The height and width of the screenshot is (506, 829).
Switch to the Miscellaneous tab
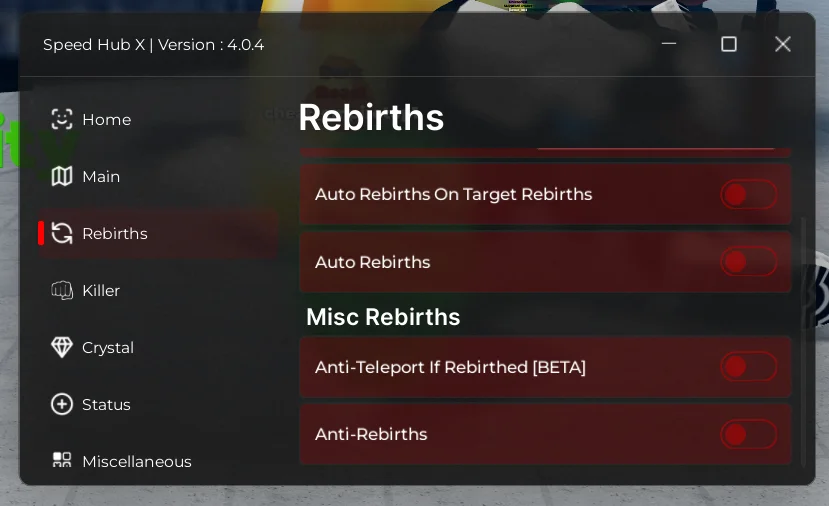pyautogui.click(x=136, y=461)
